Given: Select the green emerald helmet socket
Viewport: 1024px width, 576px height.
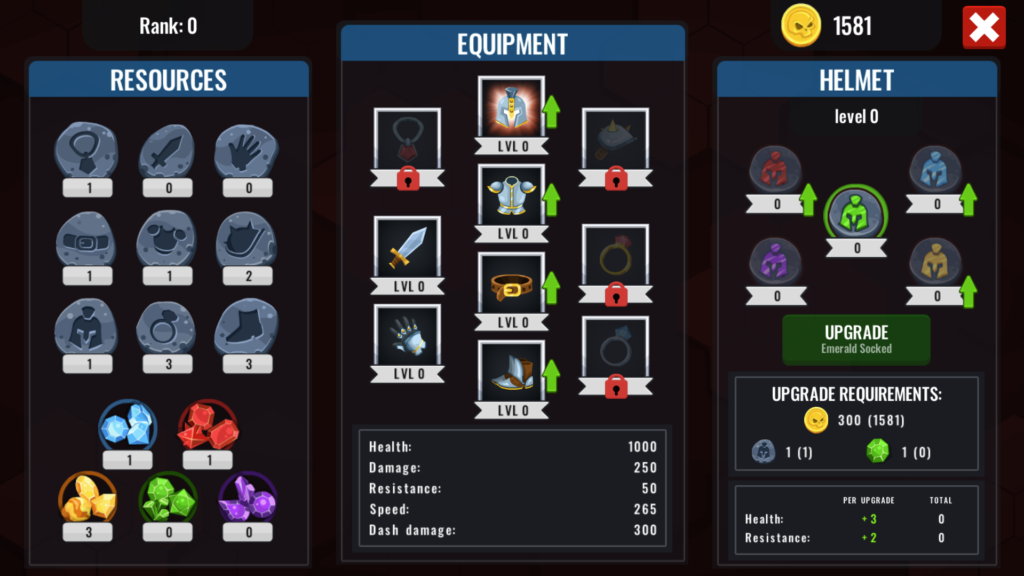Looking at the screenshot, I should 856,213.
